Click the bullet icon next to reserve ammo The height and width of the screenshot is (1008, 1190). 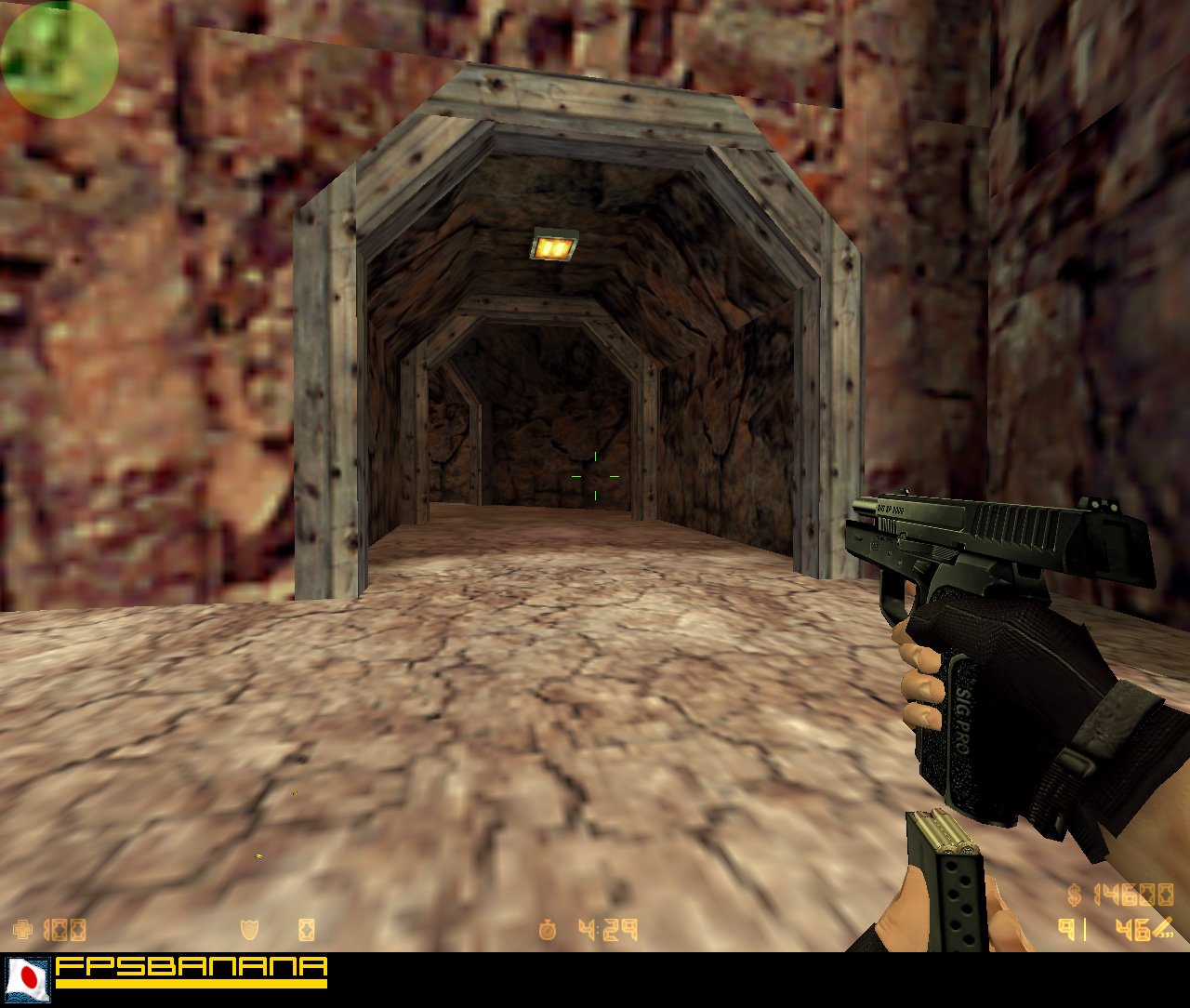pos(1162,929)
